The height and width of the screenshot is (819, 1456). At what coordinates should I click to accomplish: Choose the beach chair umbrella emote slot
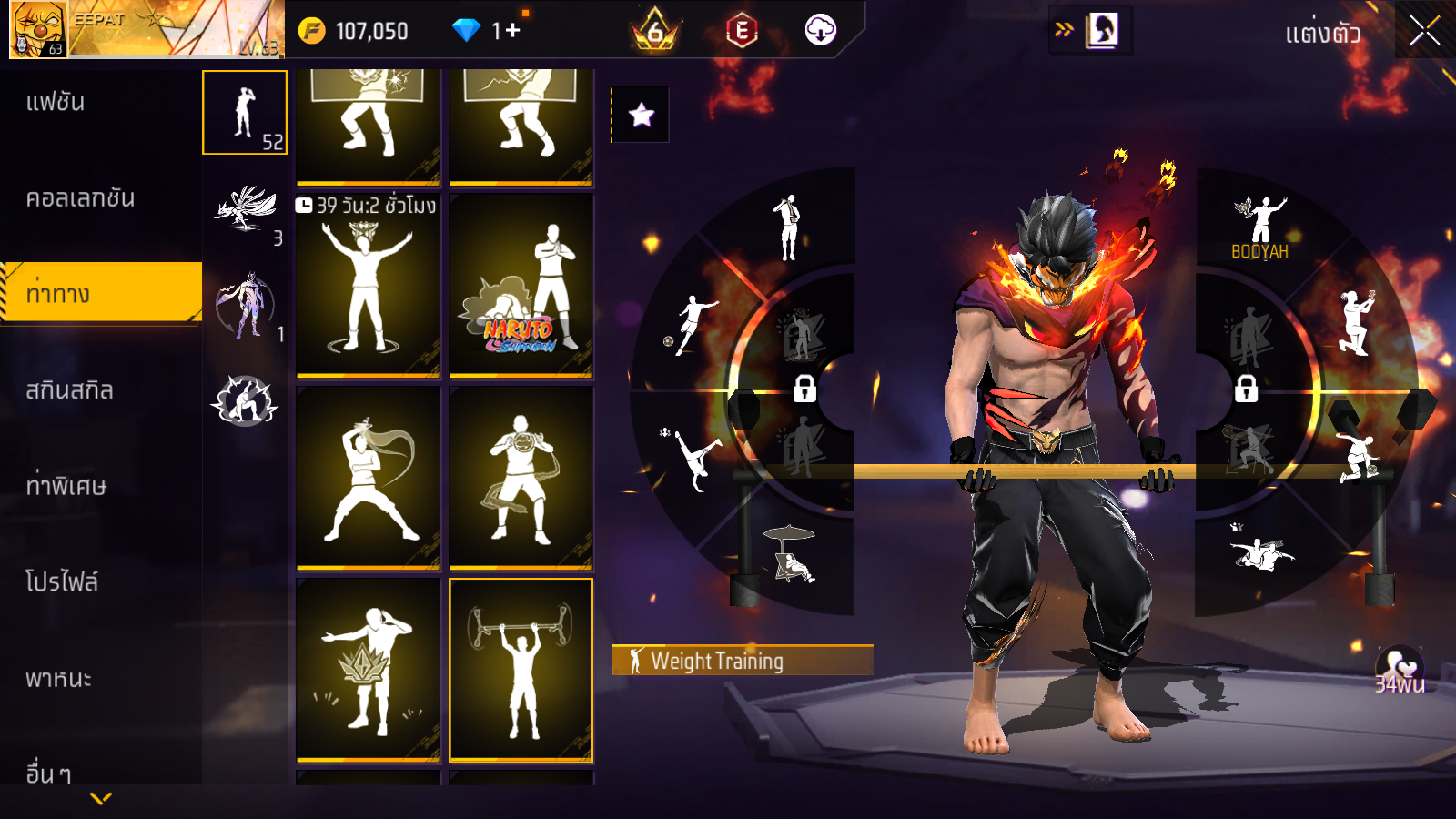click(x=790, y=553)
